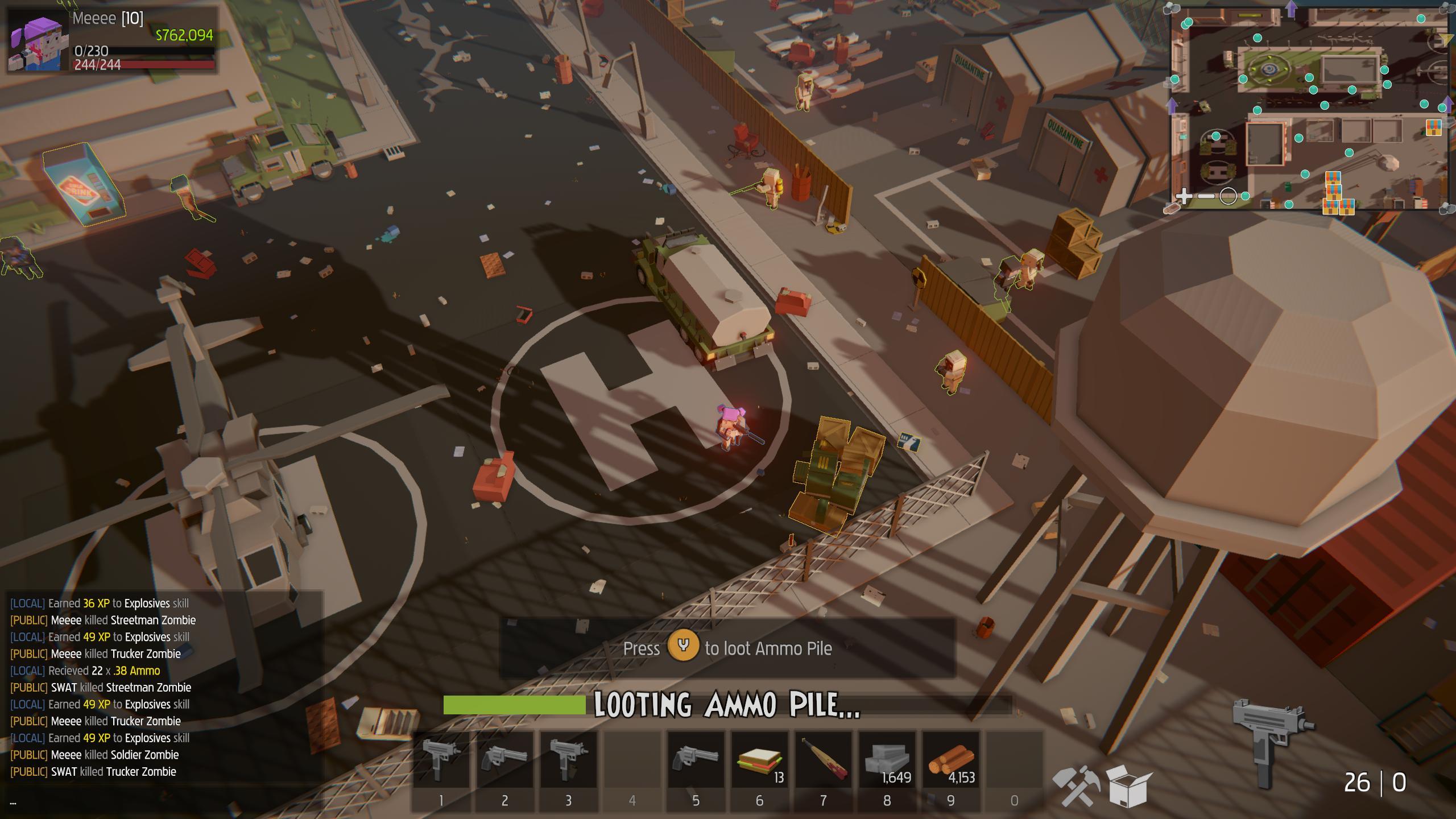Viewport: 1456px width, 819px height.
Task: Click the minimap's circle recenter button
Action: (x=1228, y=197)
